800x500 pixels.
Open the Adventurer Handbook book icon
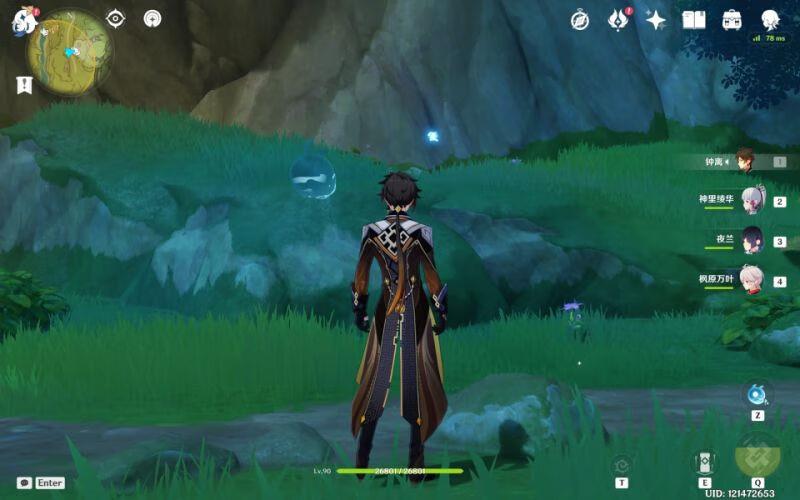(694, 20)
